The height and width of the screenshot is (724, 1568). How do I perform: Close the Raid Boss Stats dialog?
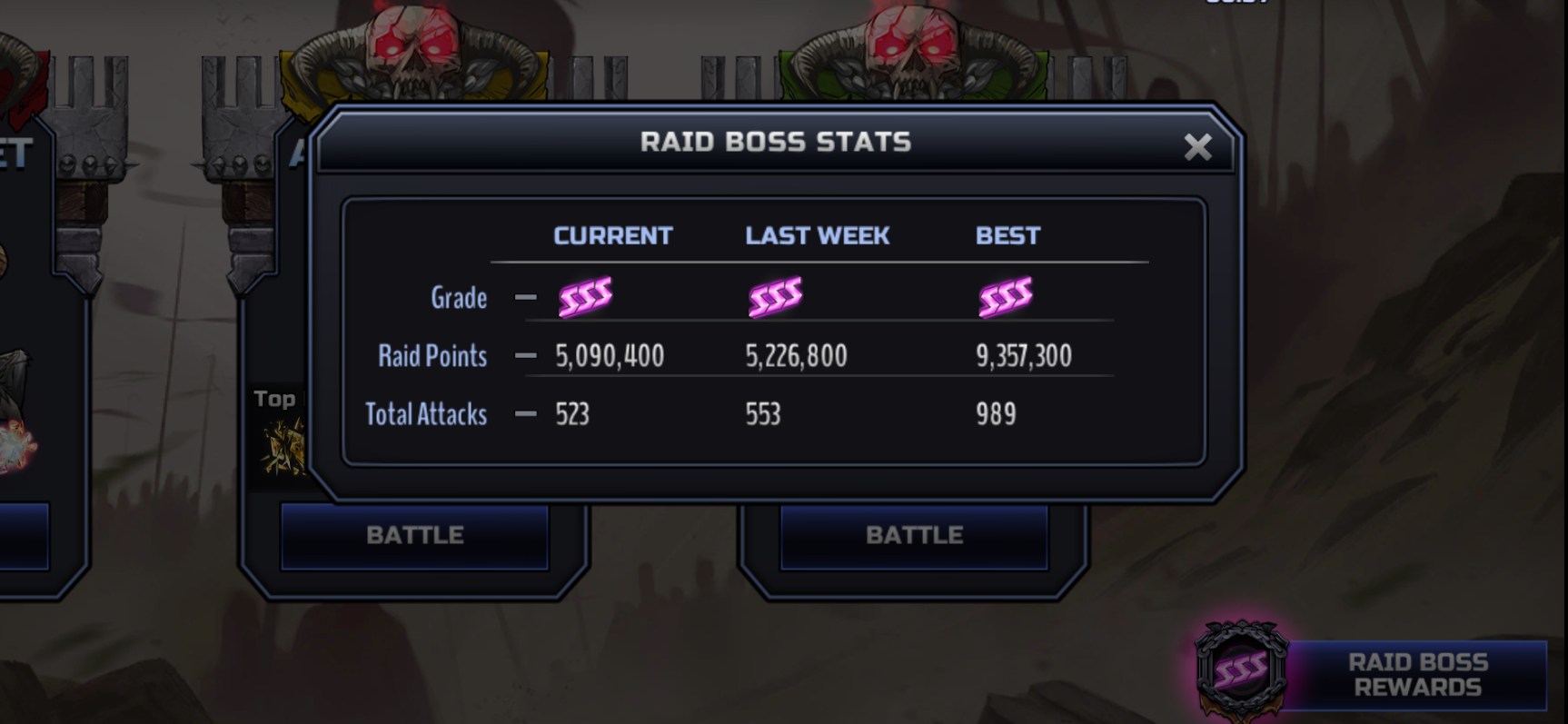click(x=1197, y=147)
